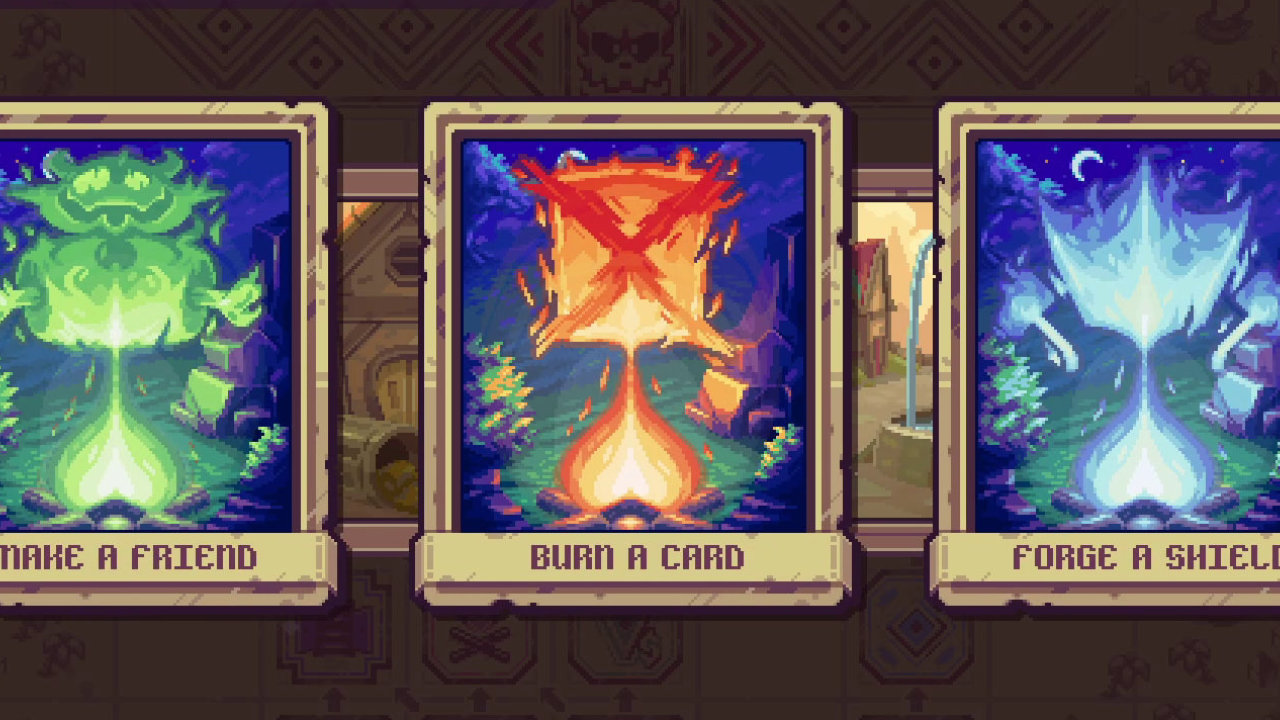
Task: Click the arrow marker below the campfire node
Action: 478,696
